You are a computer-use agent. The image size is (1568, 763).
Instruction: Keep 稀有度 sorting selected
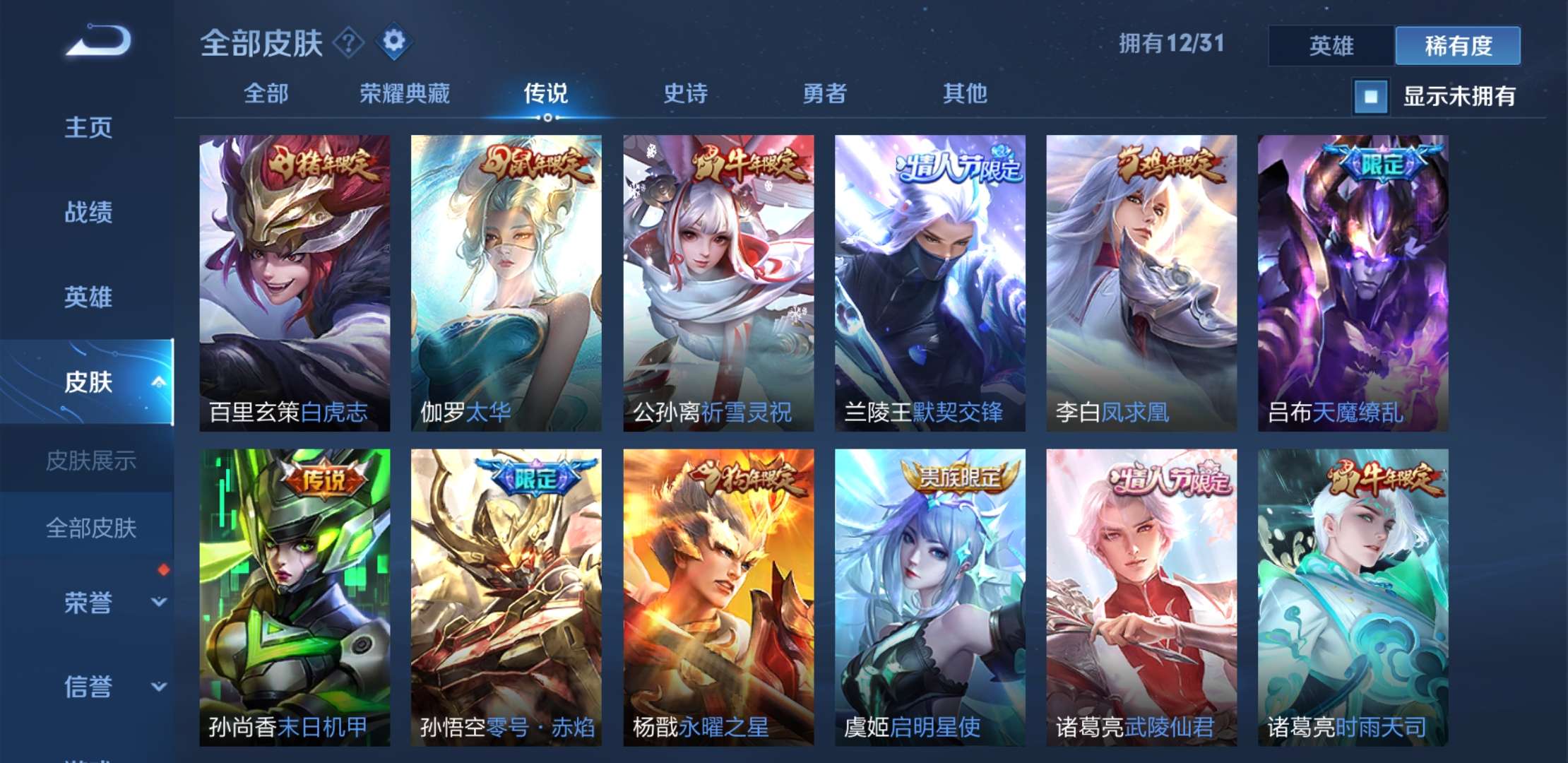(x=1456, y=44)
